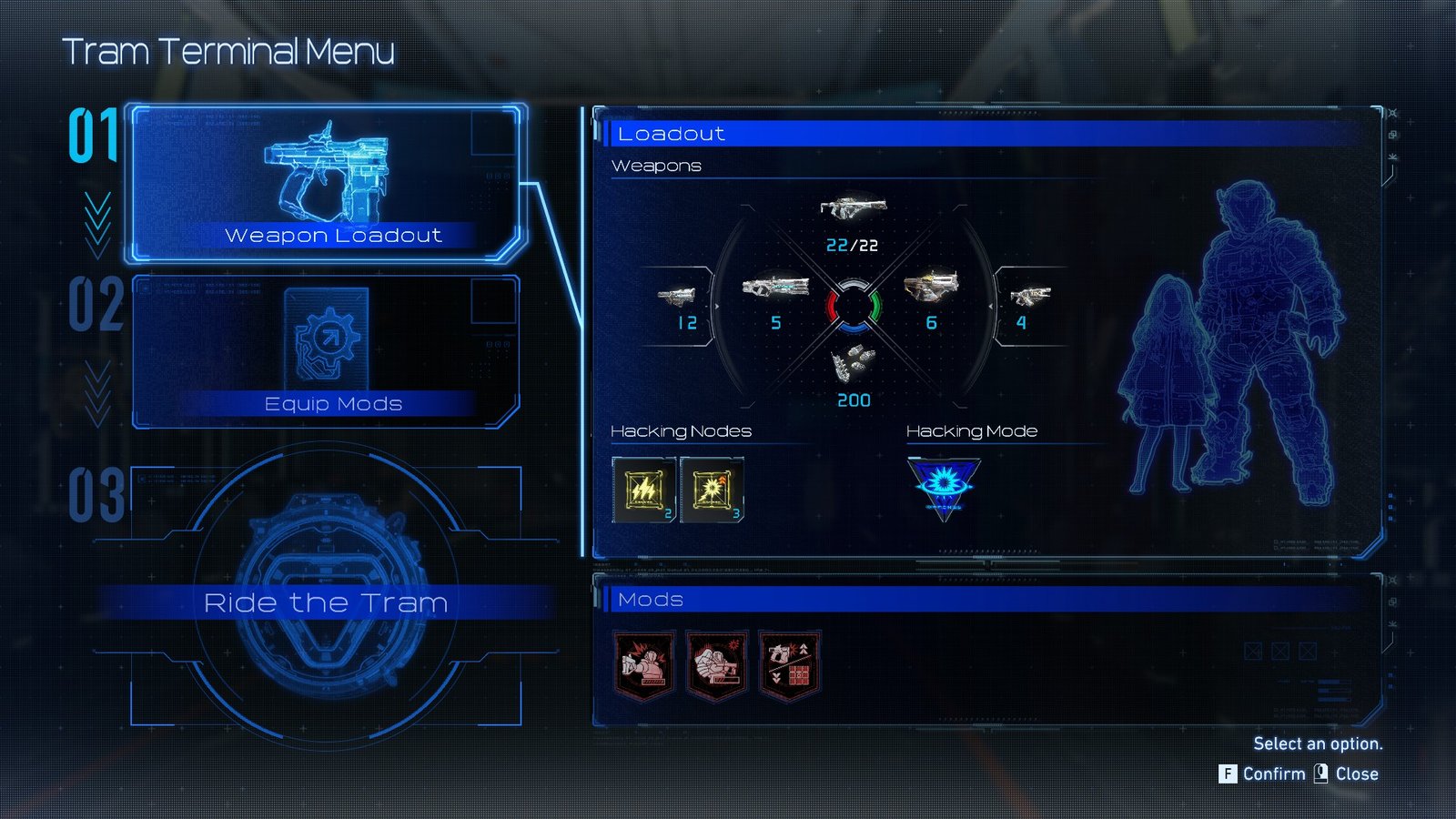The height and width of the screenshot is (819, 1456).
Task: Select the ammo upgrade mod badge
Action: click(x=790, y=665)
